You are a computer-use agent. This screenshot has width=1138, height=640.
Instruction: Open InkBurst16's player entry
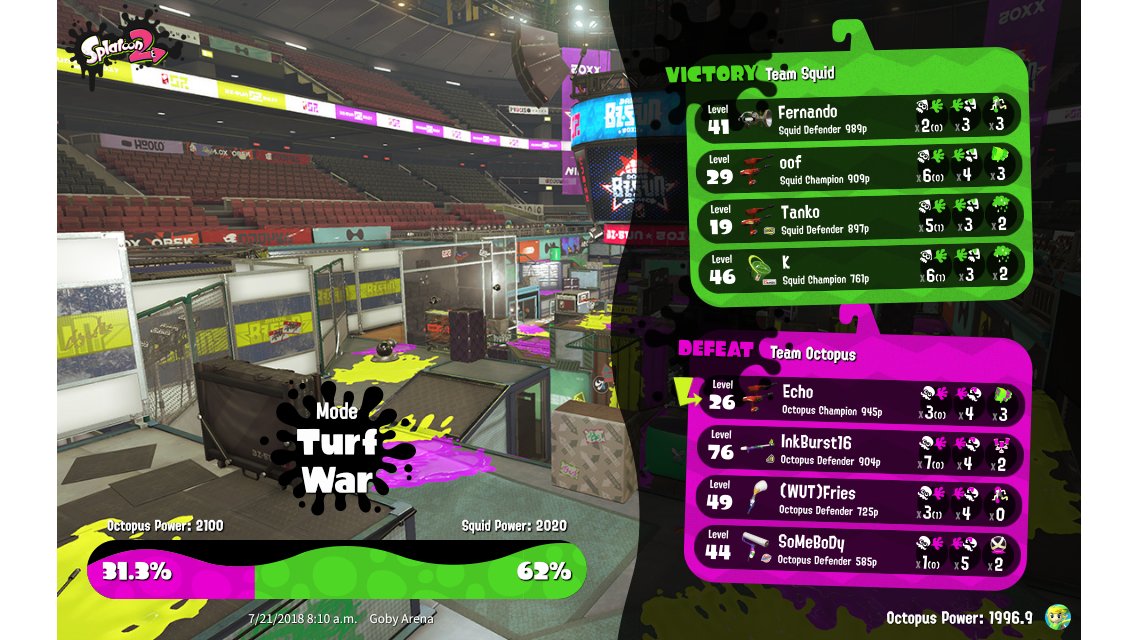pos(860,448)
